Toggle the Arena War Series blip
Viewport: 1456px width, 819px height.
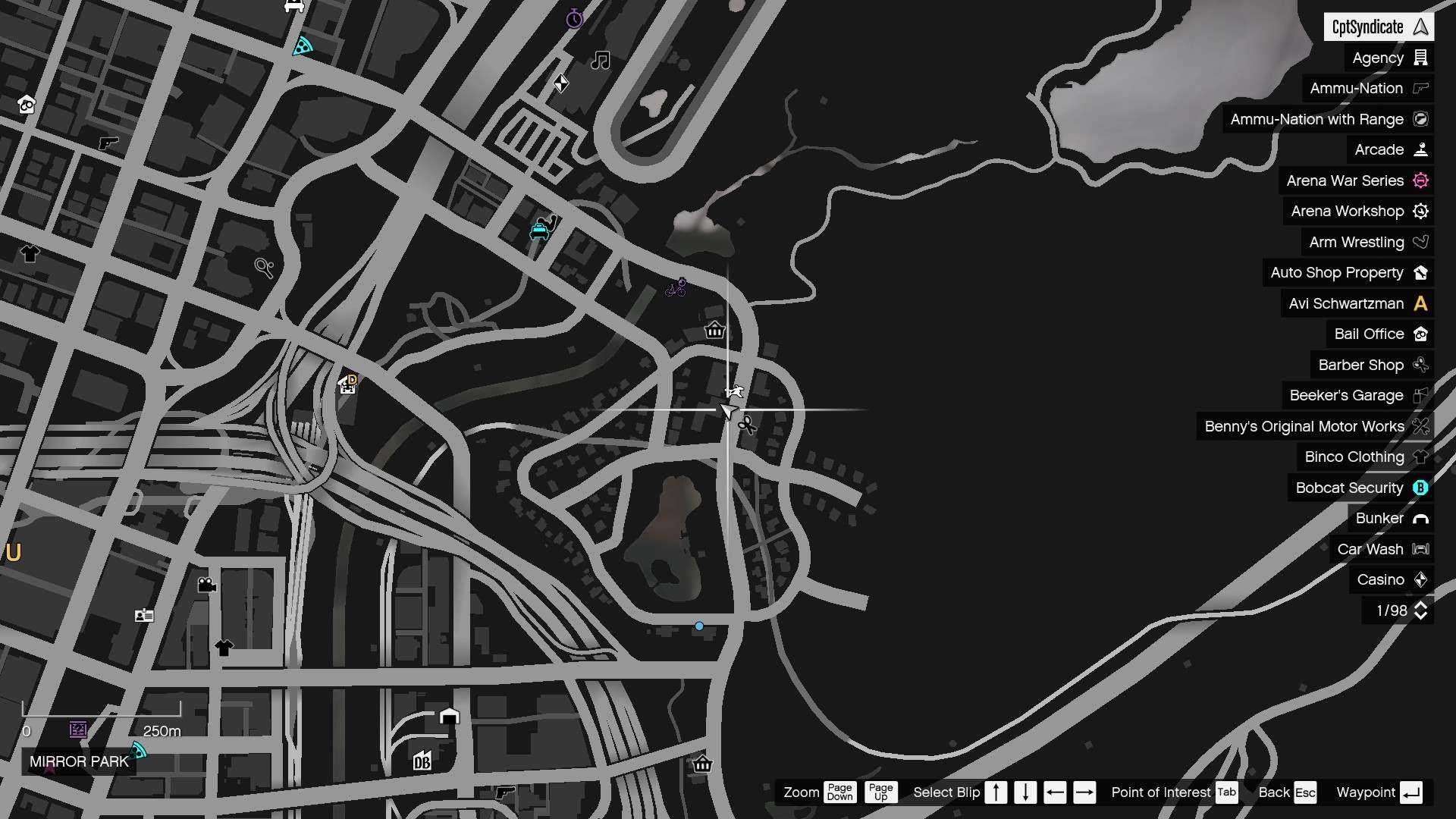1422,180
